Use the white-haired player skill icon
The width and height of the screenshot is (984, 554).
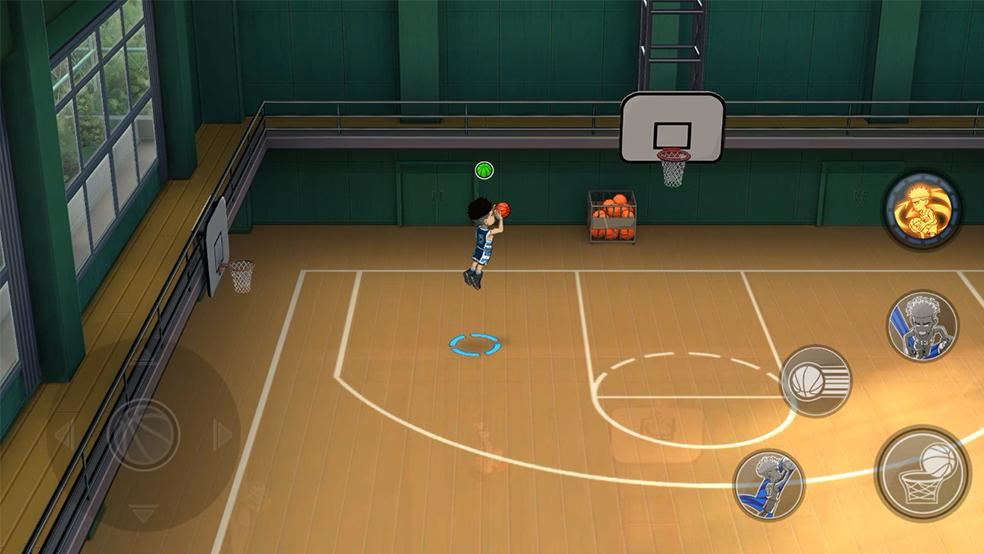click(922, 326)
